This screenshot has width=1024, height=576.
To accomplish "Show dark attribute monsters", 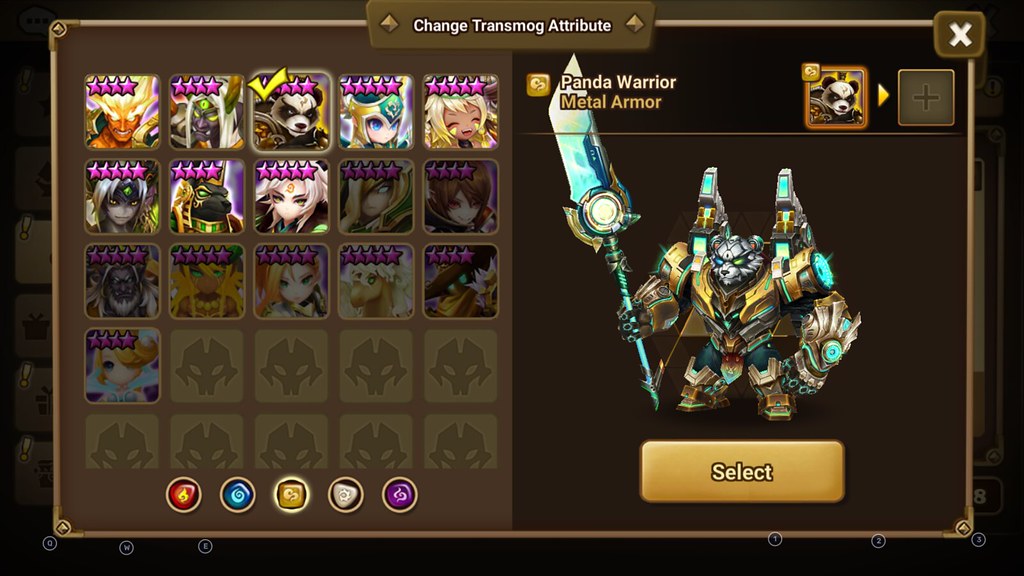I will point(399,494).
